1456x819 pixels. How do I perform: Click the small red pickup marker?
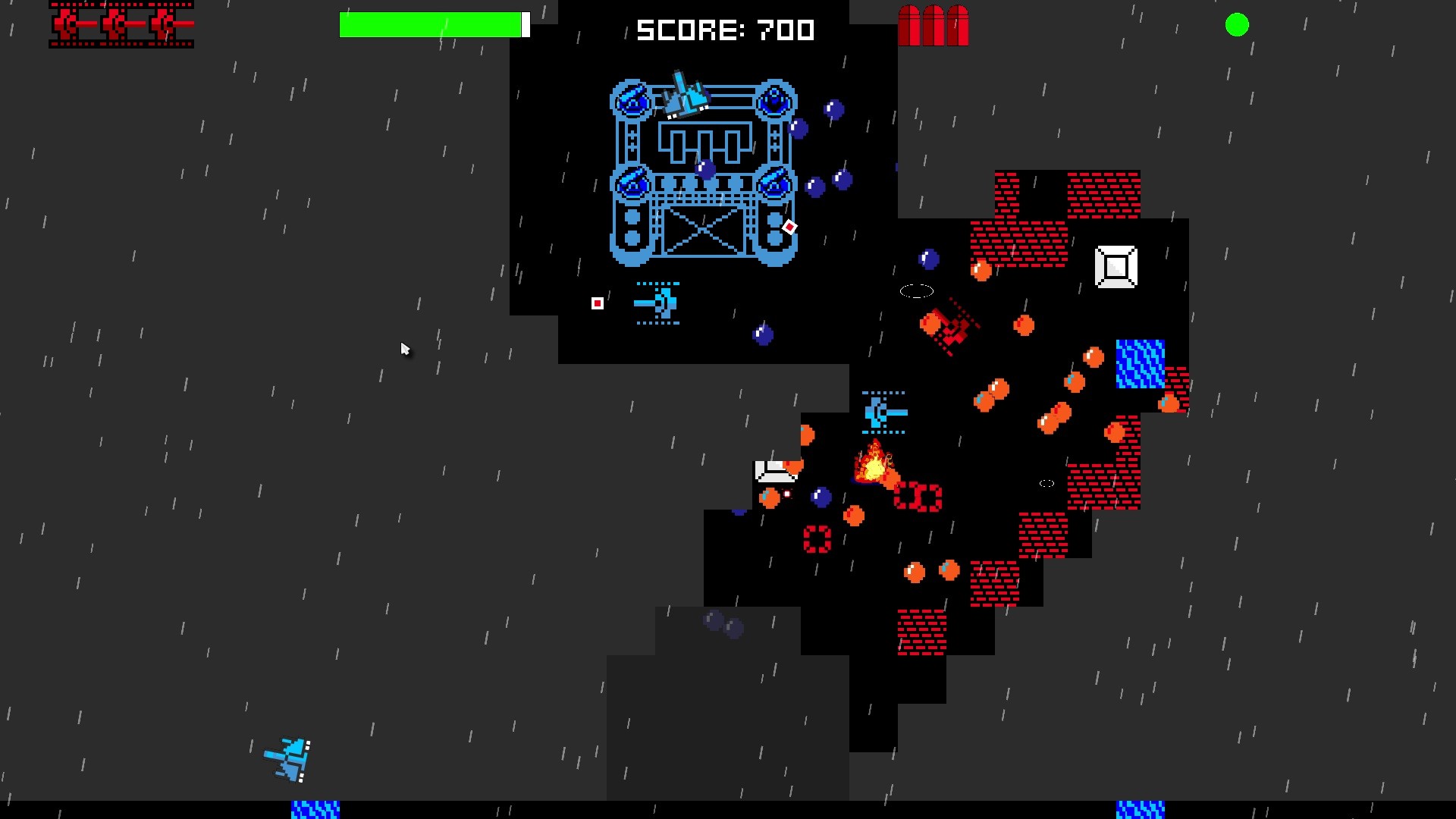pos(598,302)
